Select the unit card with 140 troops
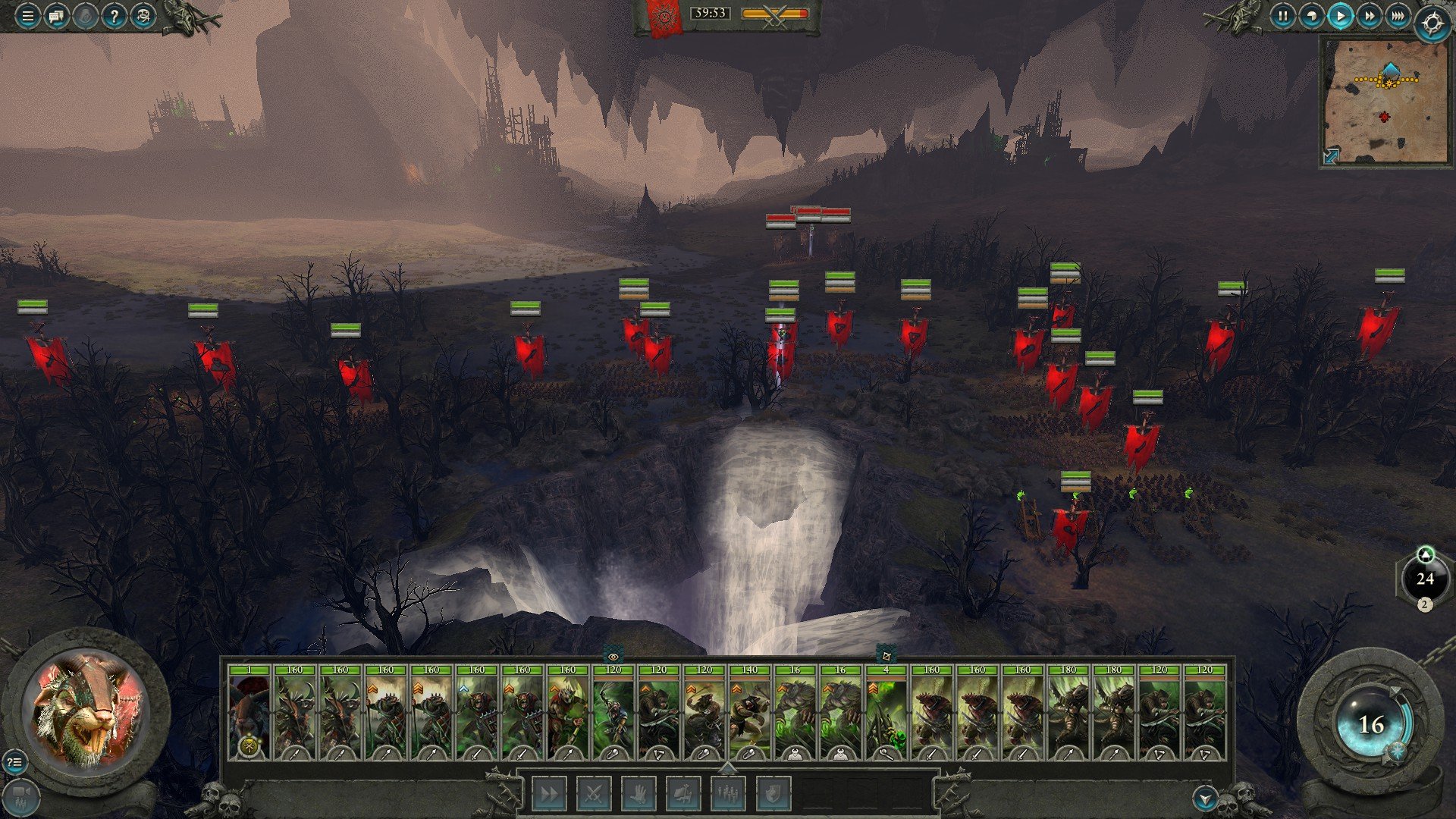This screenshot has width=1456, height=819. tap(749, 713)
